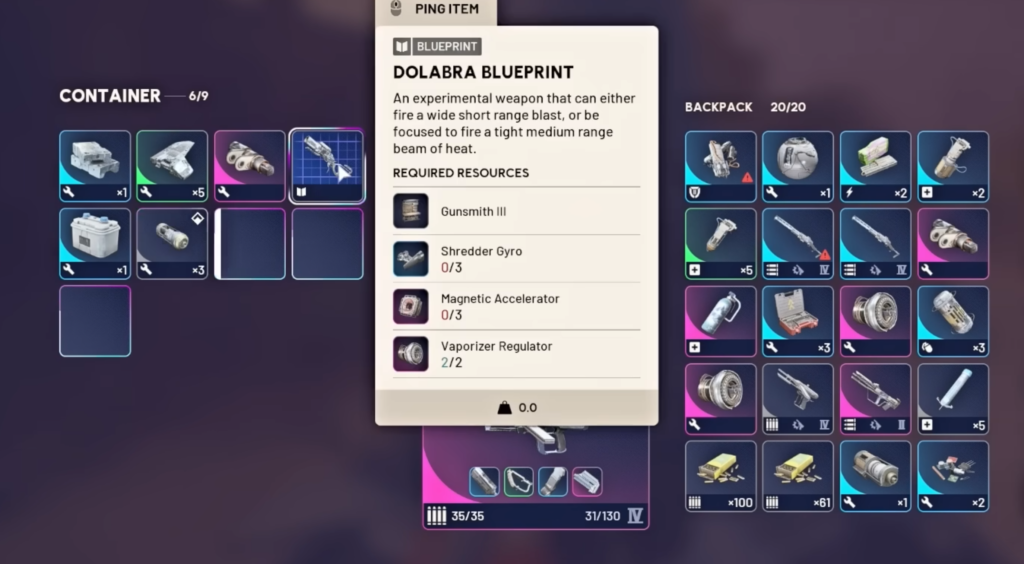This screenshot has height=564, width=1024.
Task: Grab the stacked metal blocks in container
Action: click(95, 166)
